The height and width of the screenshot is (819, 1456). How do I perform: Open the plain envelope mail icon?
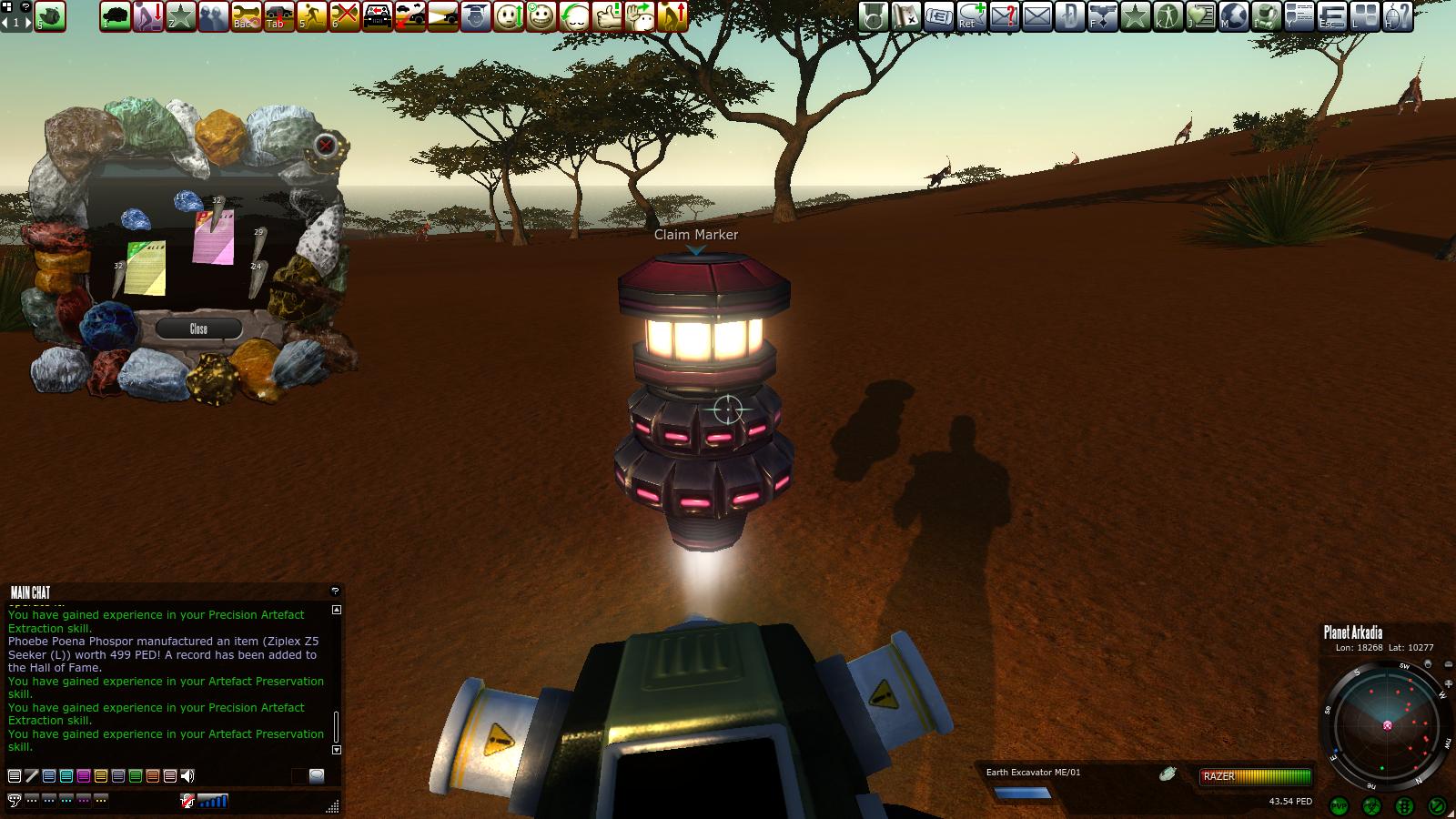click(1036, 15)
